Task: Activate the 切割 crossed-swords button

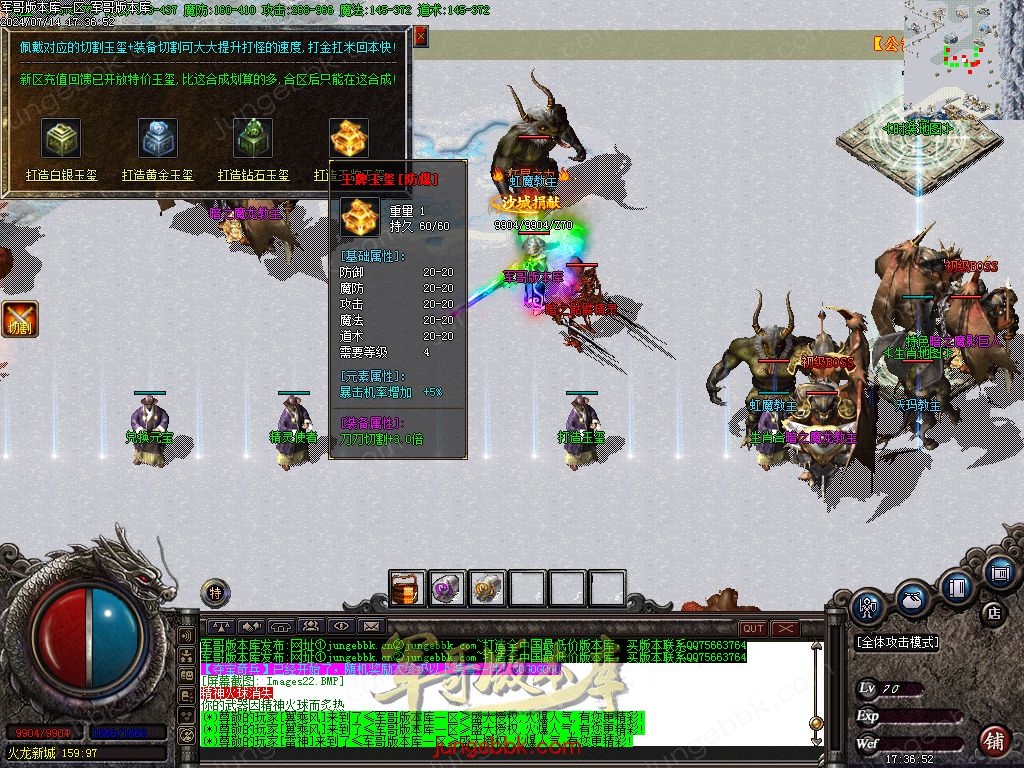Action: pyautogui.click(x=20, y=319)
